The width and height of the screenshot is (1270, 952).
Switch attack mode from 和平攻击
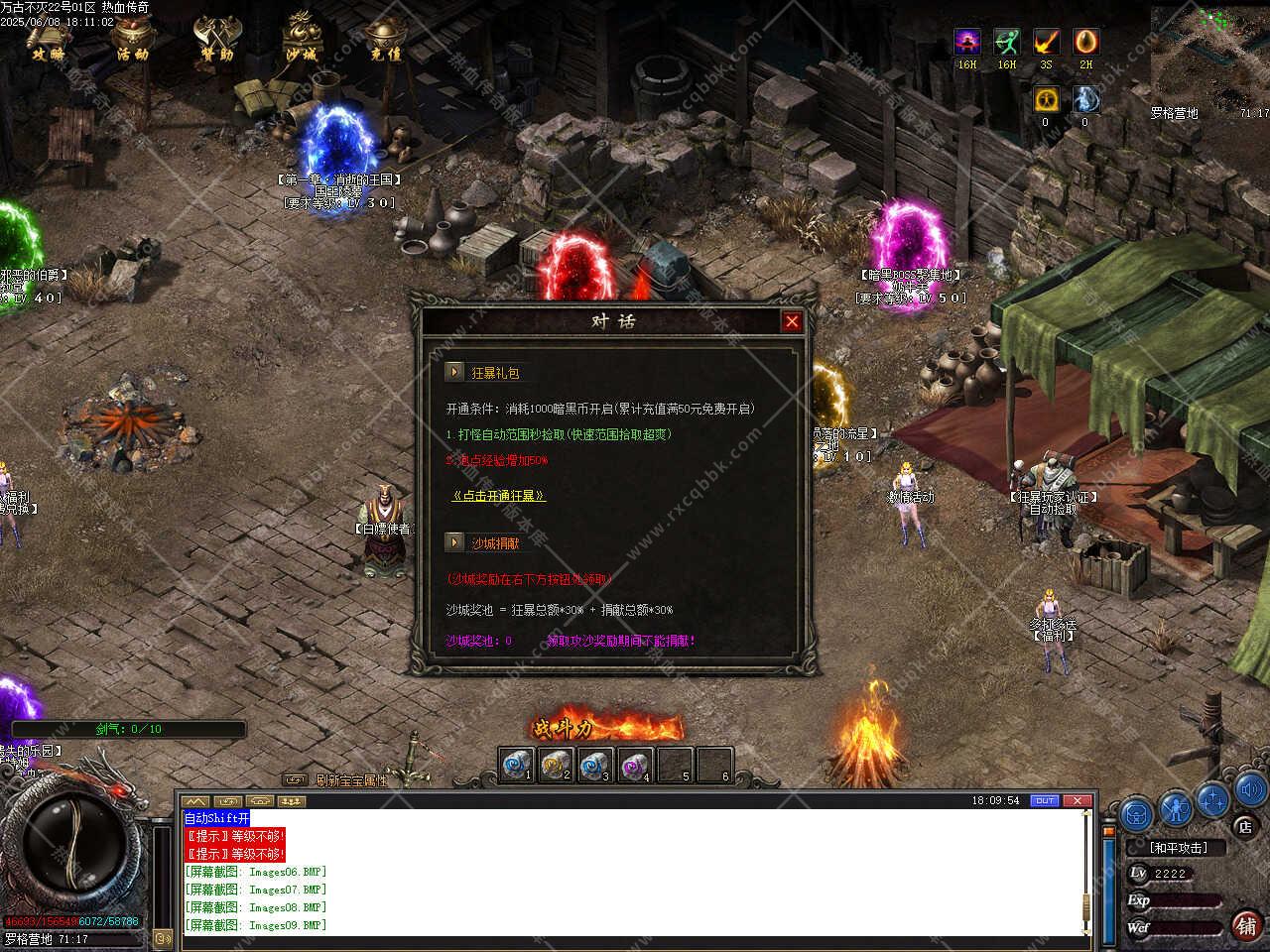tap(1178, 848)
